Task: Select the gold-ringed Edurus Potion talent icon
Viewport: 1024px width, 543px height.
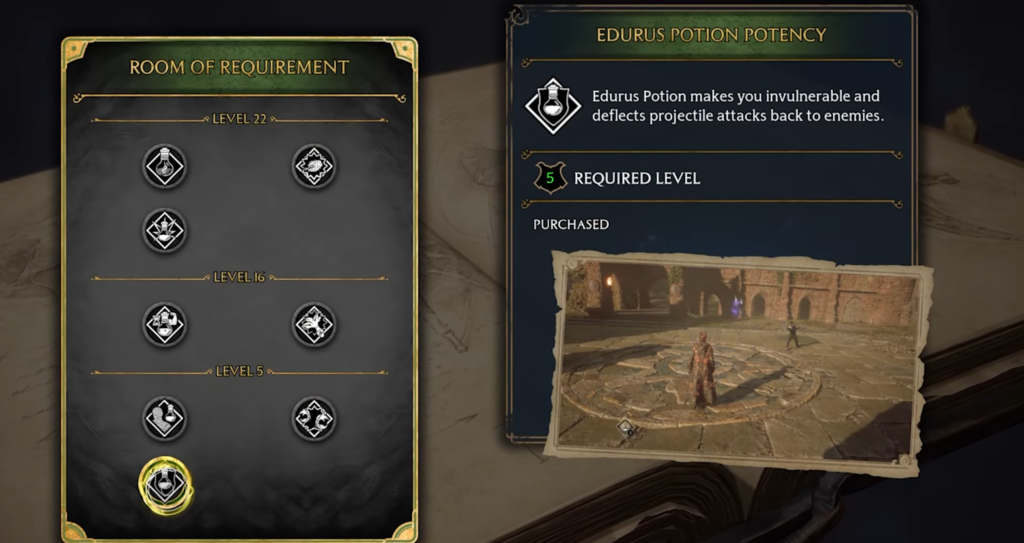Action: coord(165,484)
